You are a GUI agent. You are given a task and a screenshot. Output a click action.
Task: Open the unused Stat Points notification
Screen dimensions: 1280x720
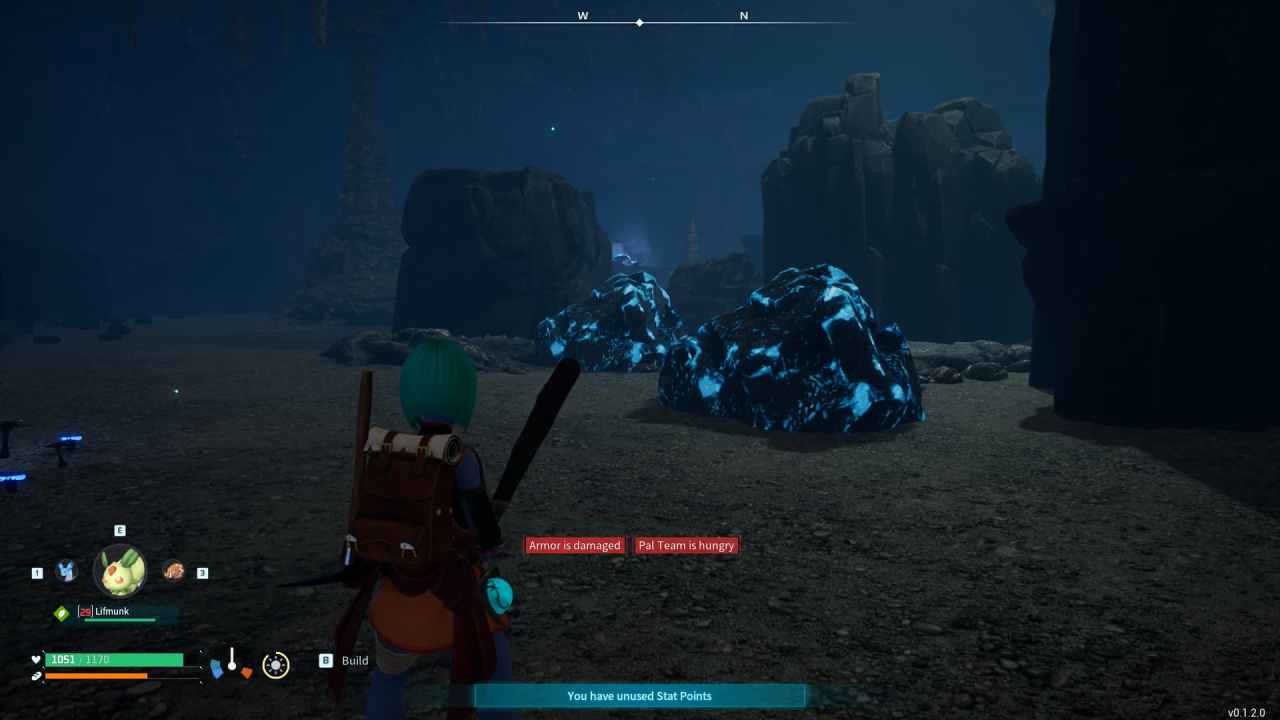point(639,696)
